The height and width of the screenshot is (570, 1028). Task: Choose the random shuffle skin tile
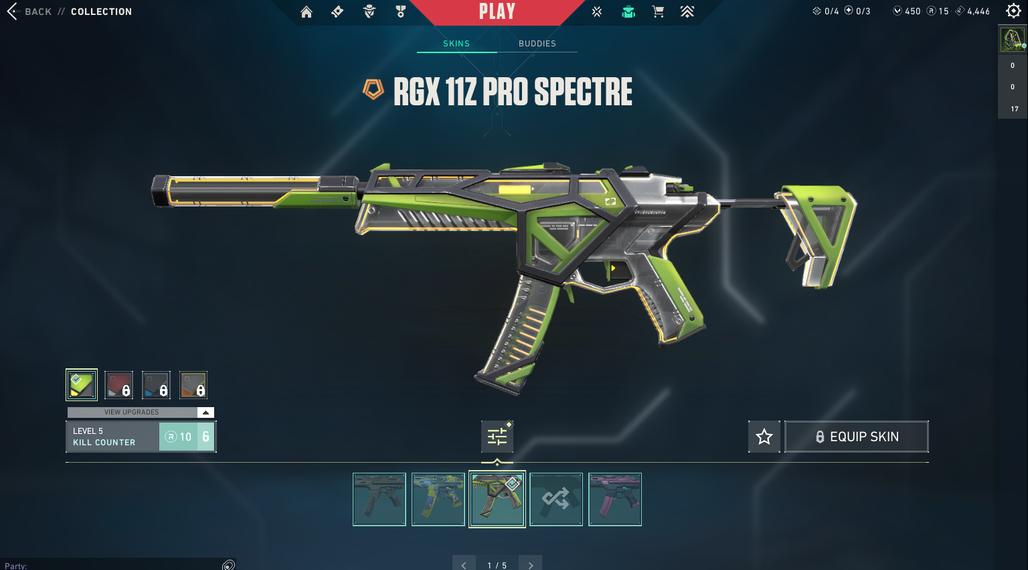(x=556, y=499)
